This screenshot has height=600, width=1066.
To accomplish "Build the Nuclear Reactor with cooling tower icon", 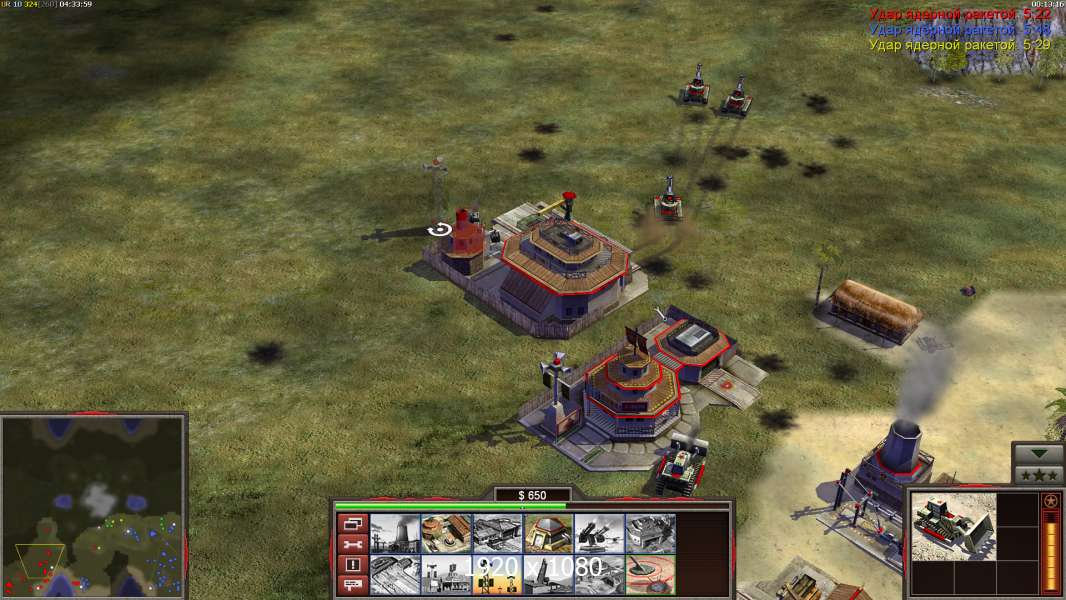I will (395, 533).
